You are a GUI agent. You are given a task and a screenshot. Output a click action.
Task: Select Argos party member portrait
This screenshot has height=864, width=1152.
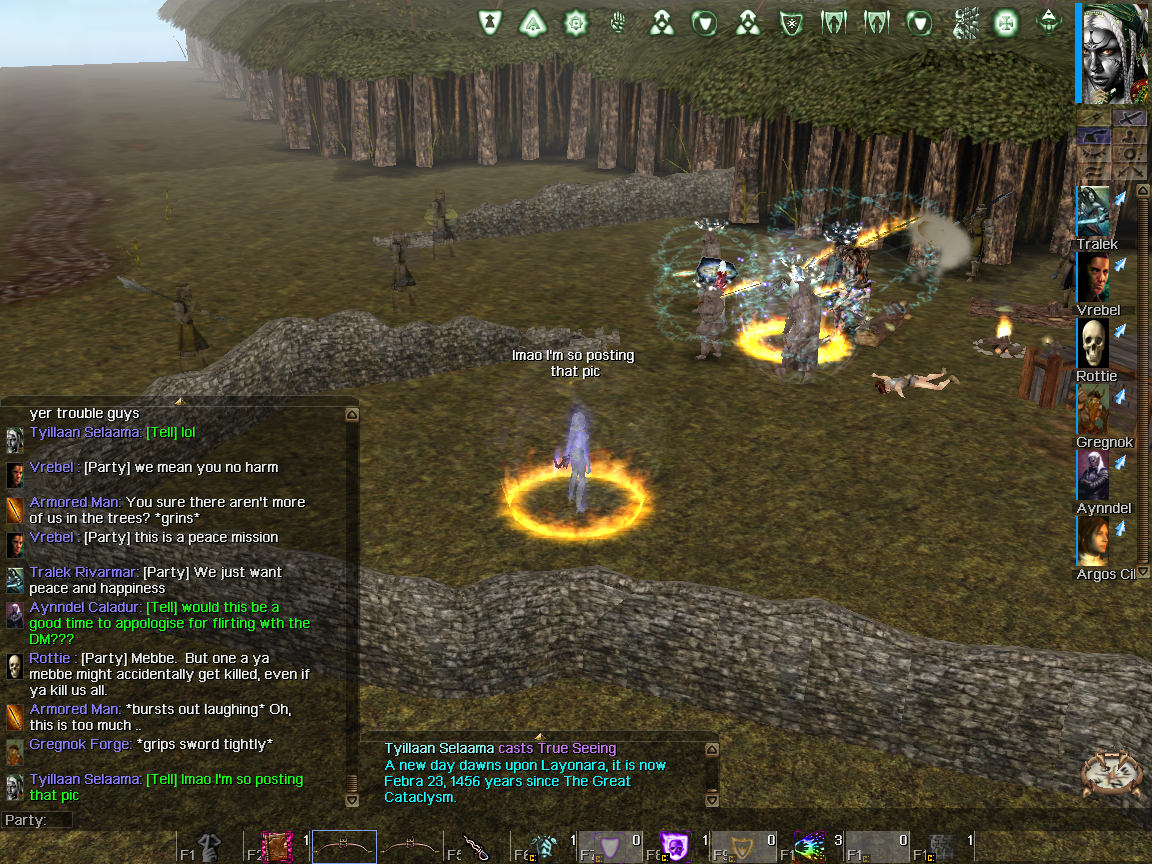(1094, 541)
